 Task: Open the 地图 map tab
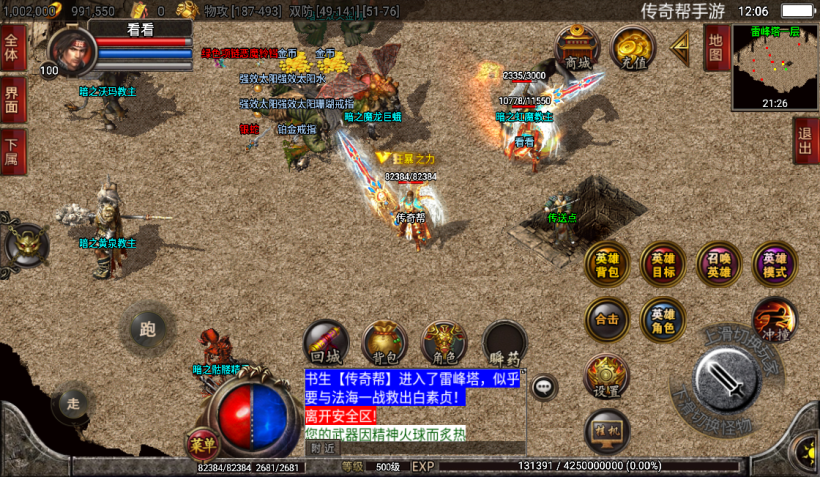[x=714, y=46]
